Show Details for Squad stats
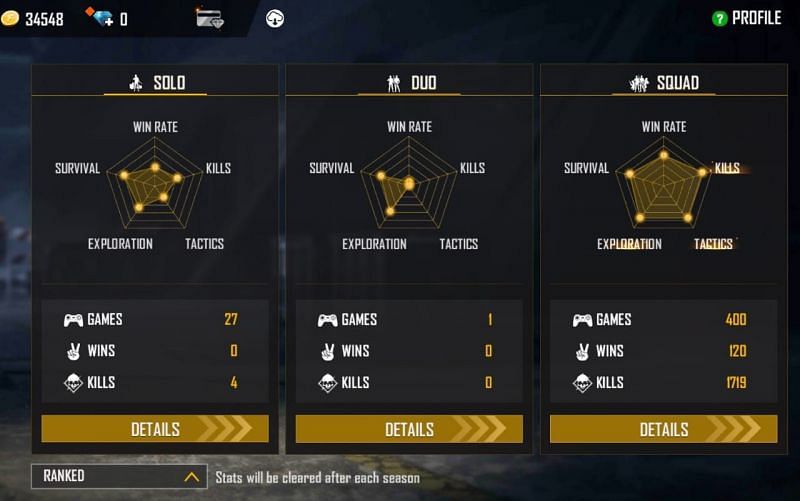Image resolution: width=800 pixels, height=501 pixels. (x=663, y=429)
